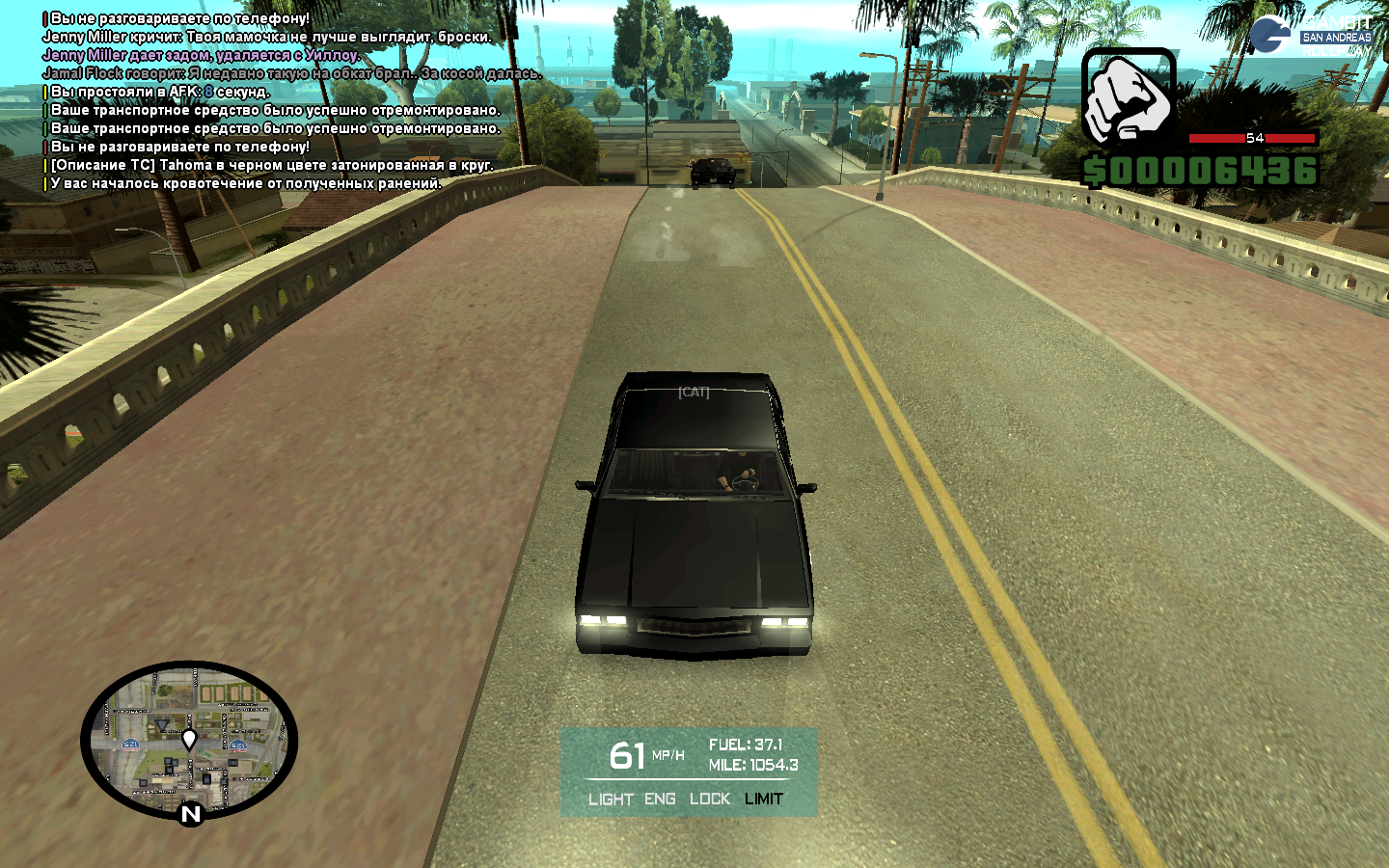
Task: Click the Gambit server logo
Action: [1311, 35]
